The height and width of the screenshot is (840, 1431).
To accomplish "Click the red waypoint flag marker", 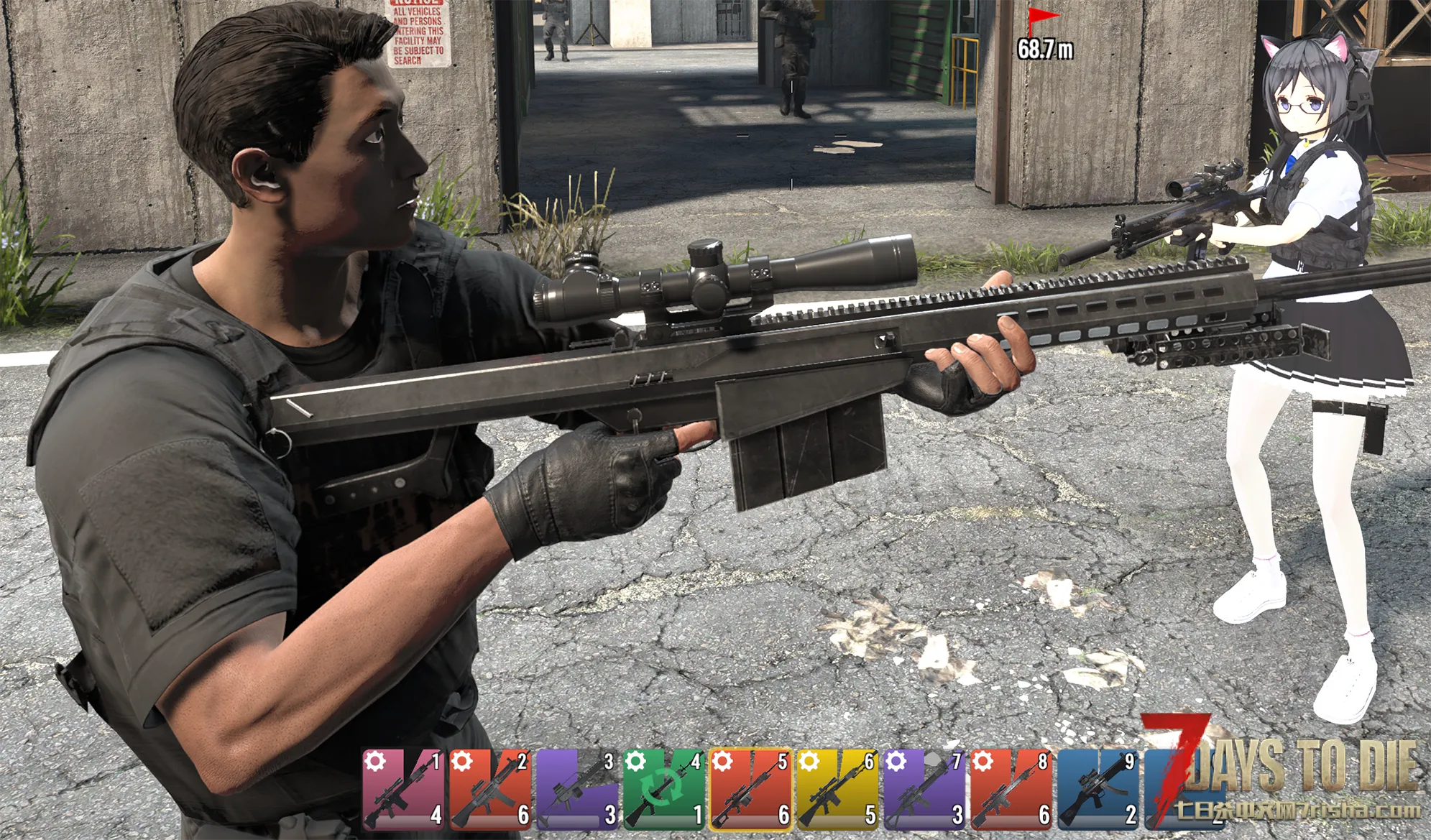I will click(x=1041, y=19).
